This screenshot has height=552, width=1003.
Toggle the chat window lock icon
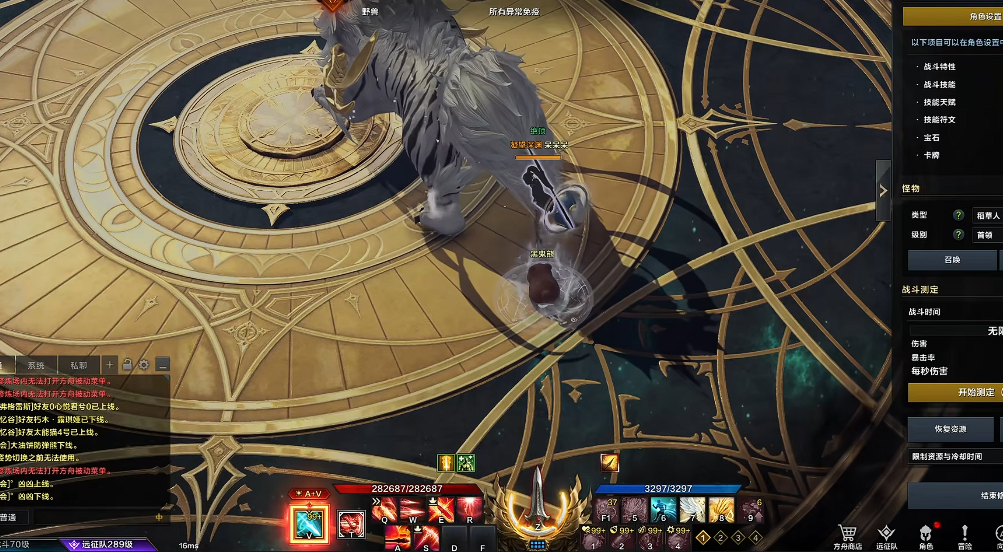point(127,365)
